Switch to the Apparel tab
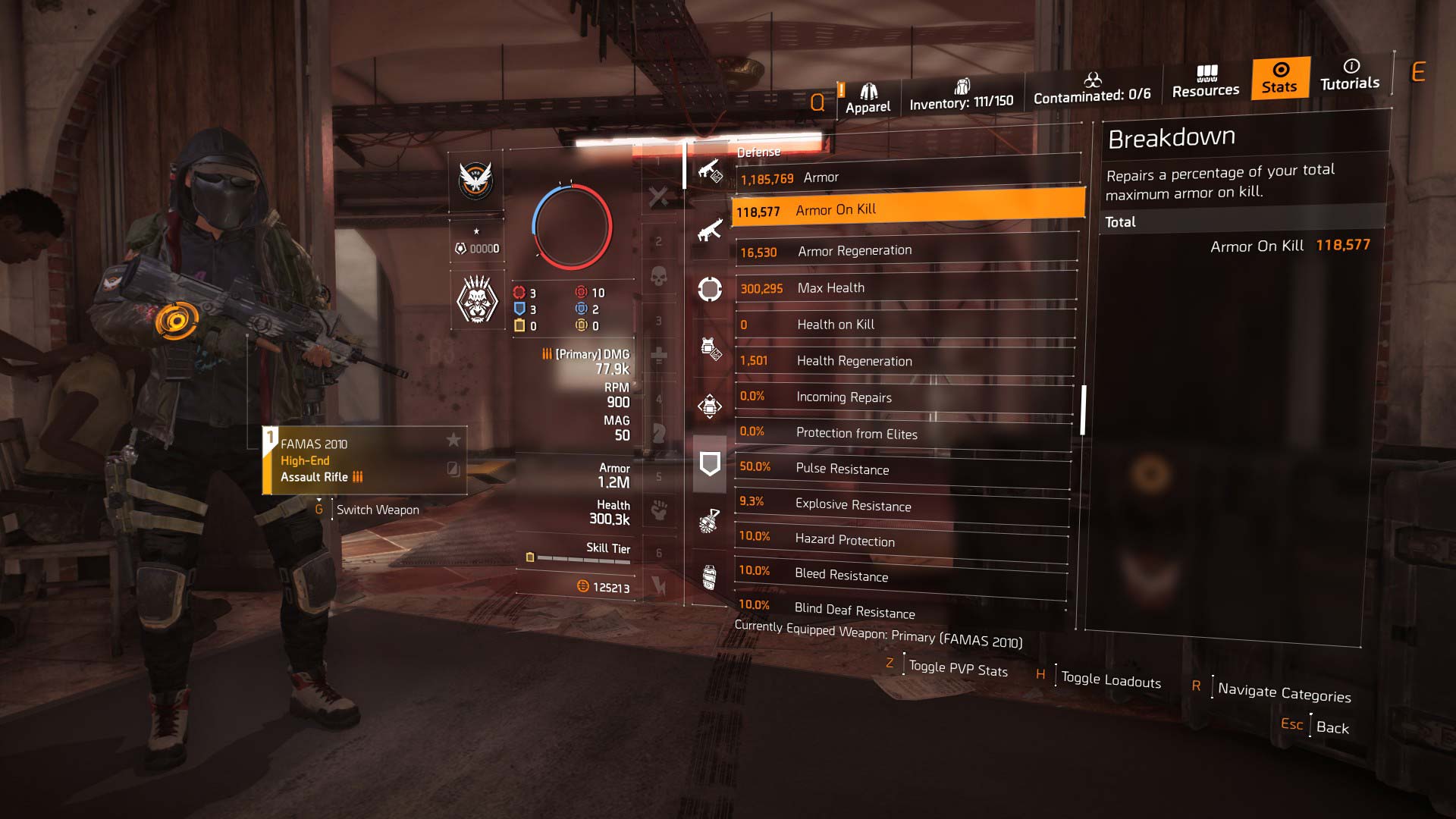 (x=867, y=91)
